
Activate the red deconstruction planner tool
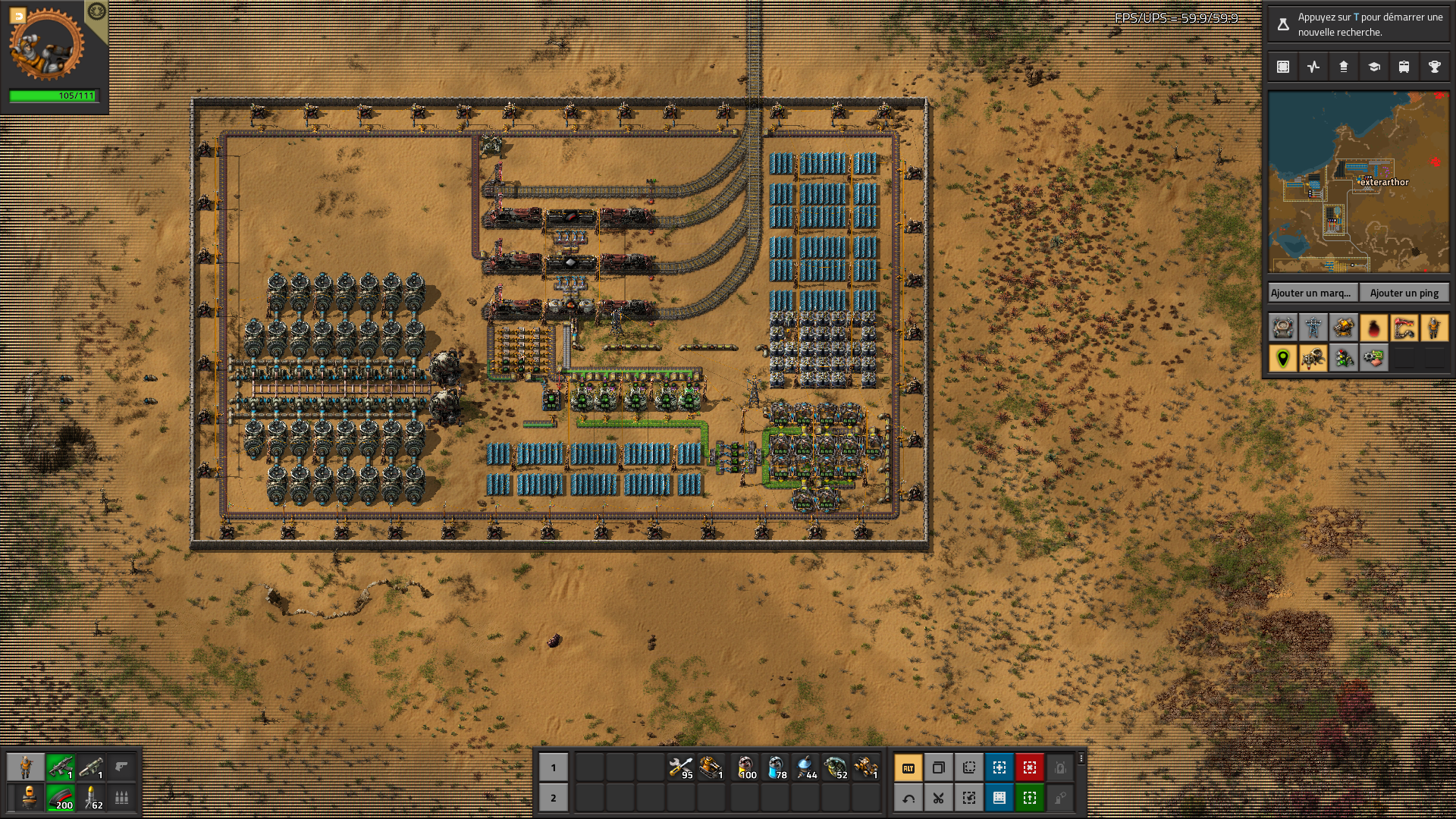1030,767
